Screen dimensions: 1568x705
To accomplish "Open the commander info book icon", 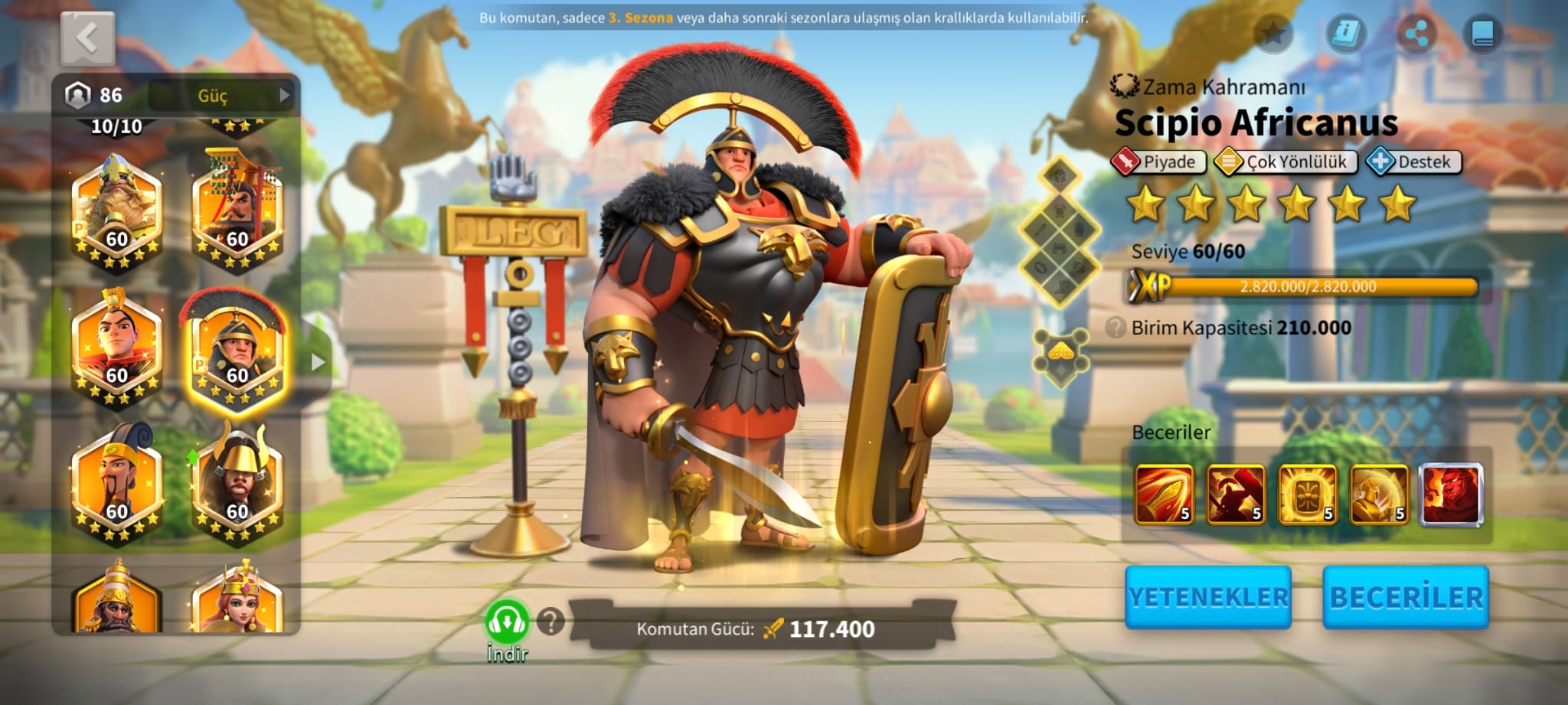I will [1345, 34].
